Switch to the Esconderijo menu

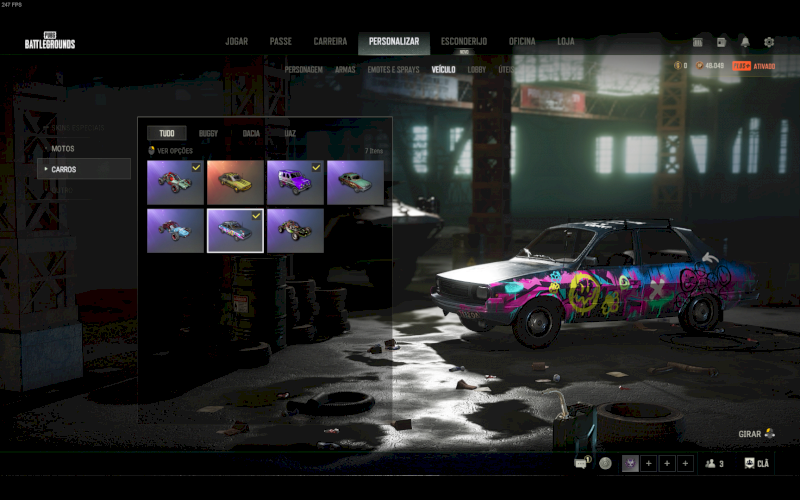point(464,42)
